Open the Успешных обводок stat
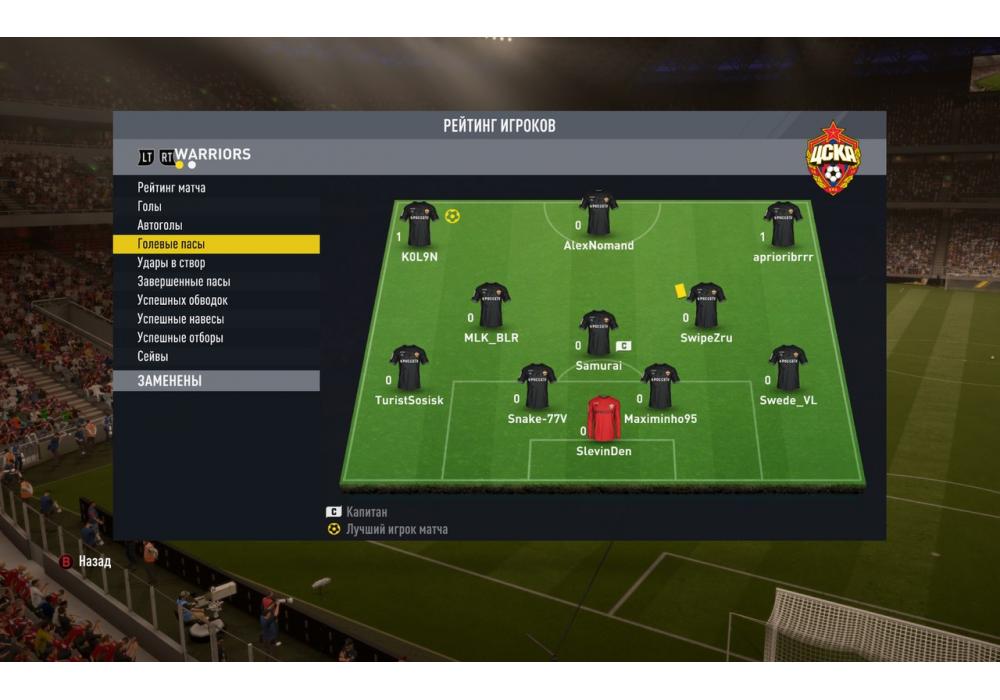Screen dimensions: 1000x700 tap(183, 300)
